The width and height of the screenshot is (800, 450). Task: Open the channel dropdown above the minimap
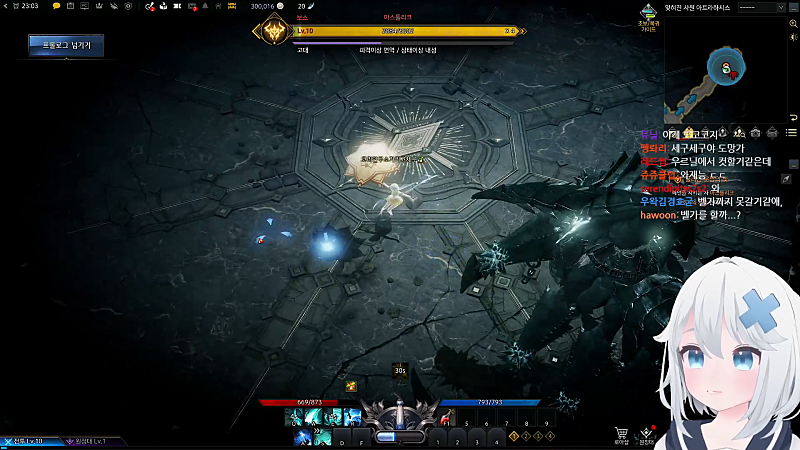pos(758,6)
